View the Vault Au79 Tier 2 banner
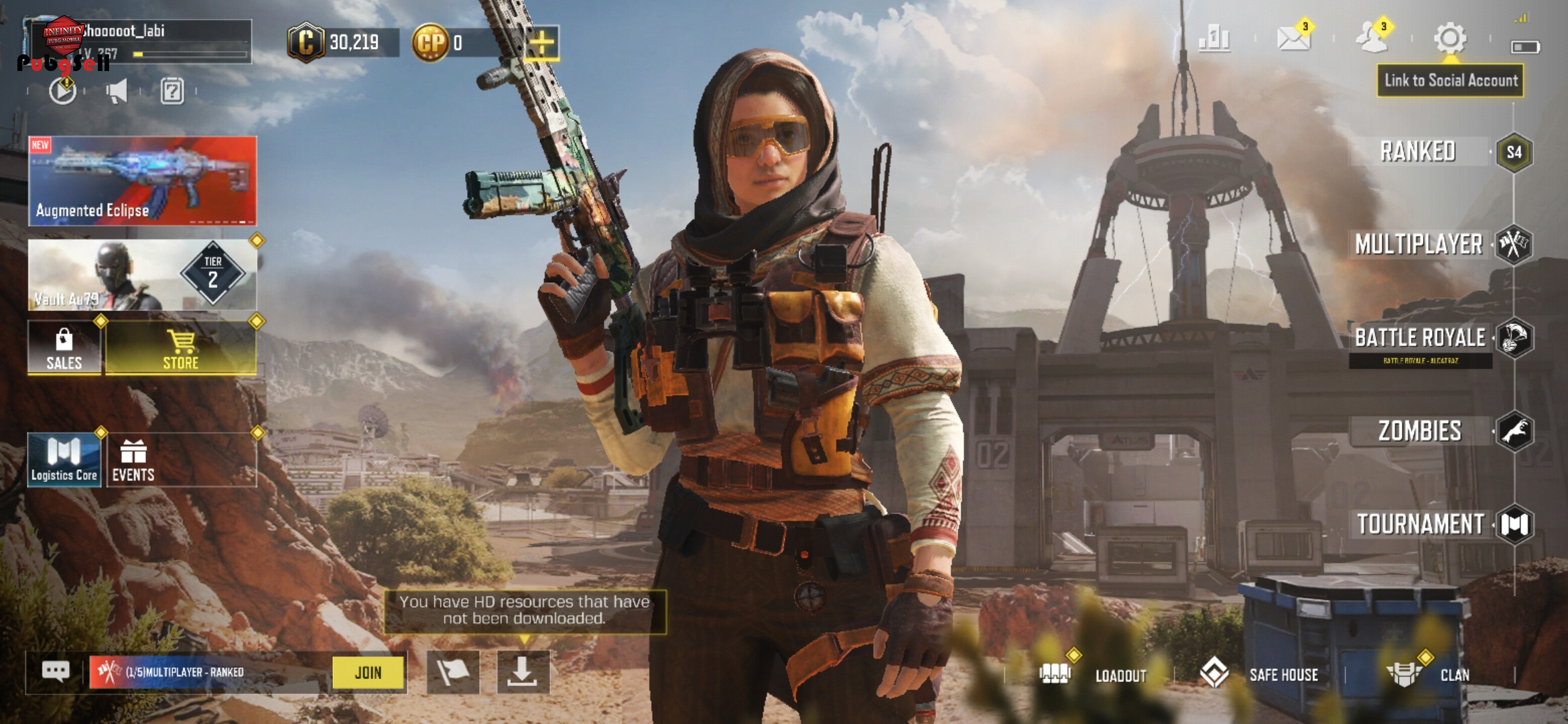 click(x=142, y=275)
